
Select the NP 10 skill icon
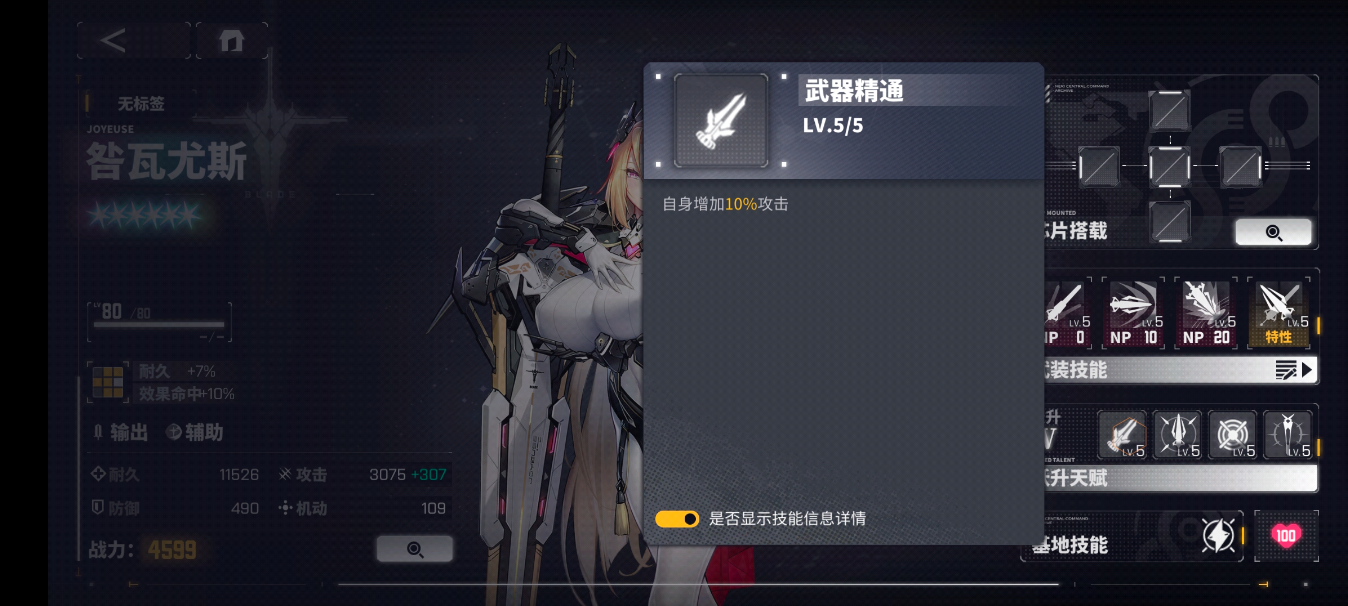tap(1133, 313)
